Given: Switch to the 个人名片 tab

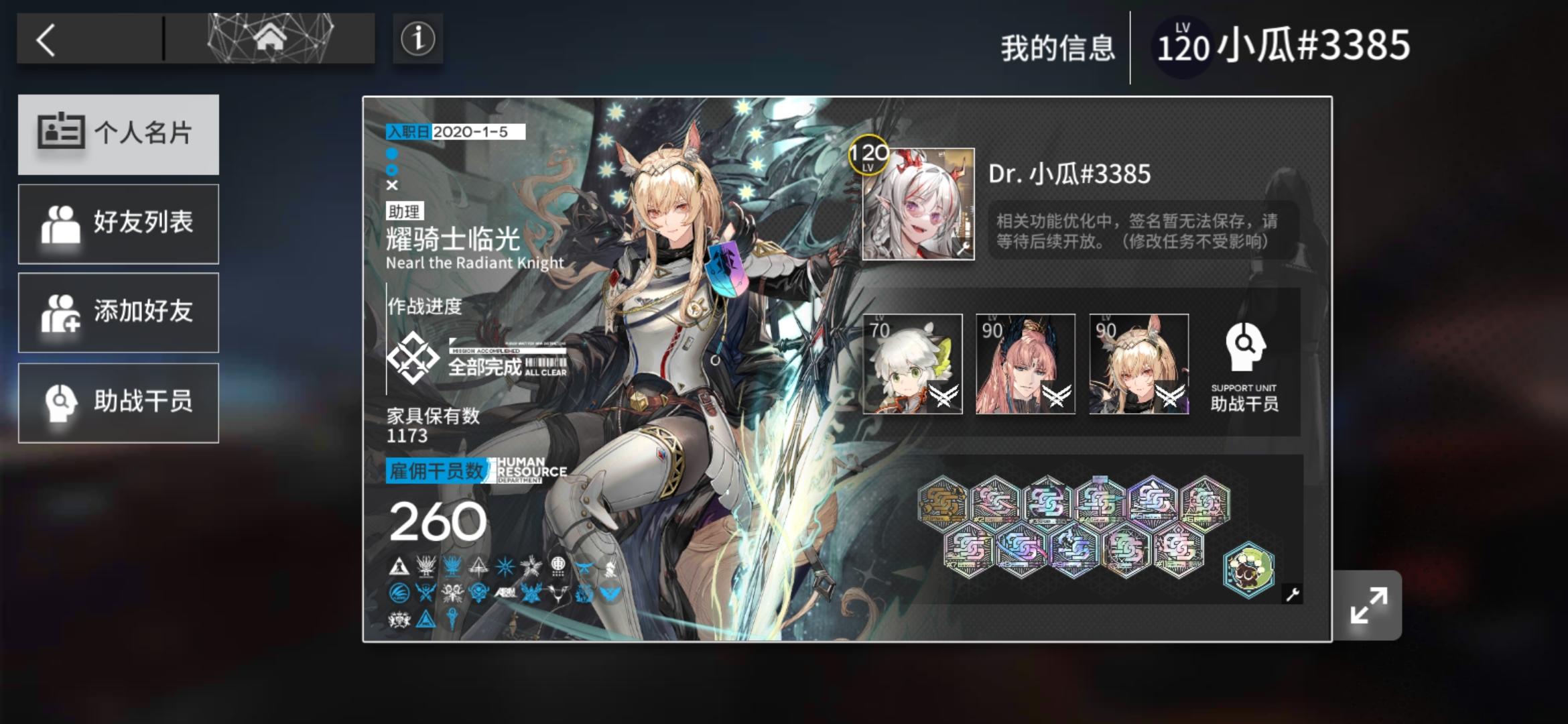Looking at the screenshot, I should tap(119, 134).
